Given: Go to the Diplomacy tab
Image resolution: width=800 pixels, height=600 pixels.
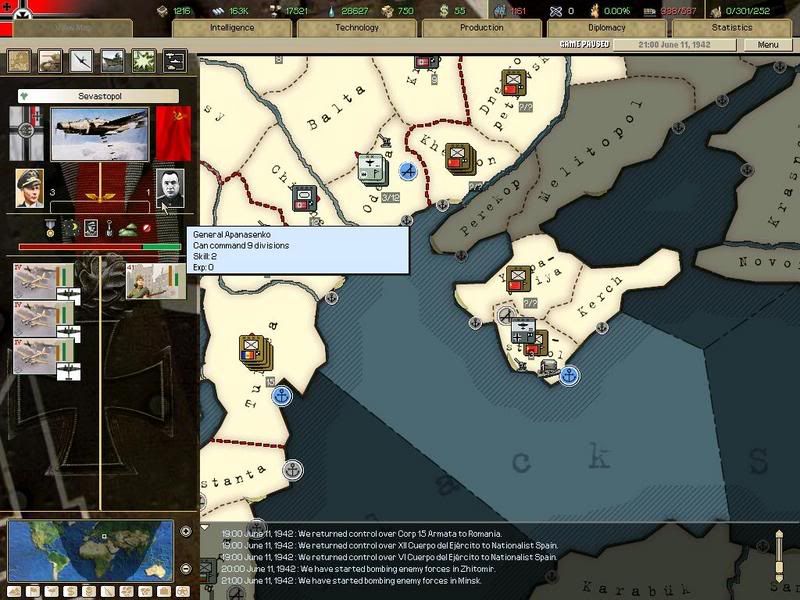Looking at the screenshot, I should click(x=607, y=28).
